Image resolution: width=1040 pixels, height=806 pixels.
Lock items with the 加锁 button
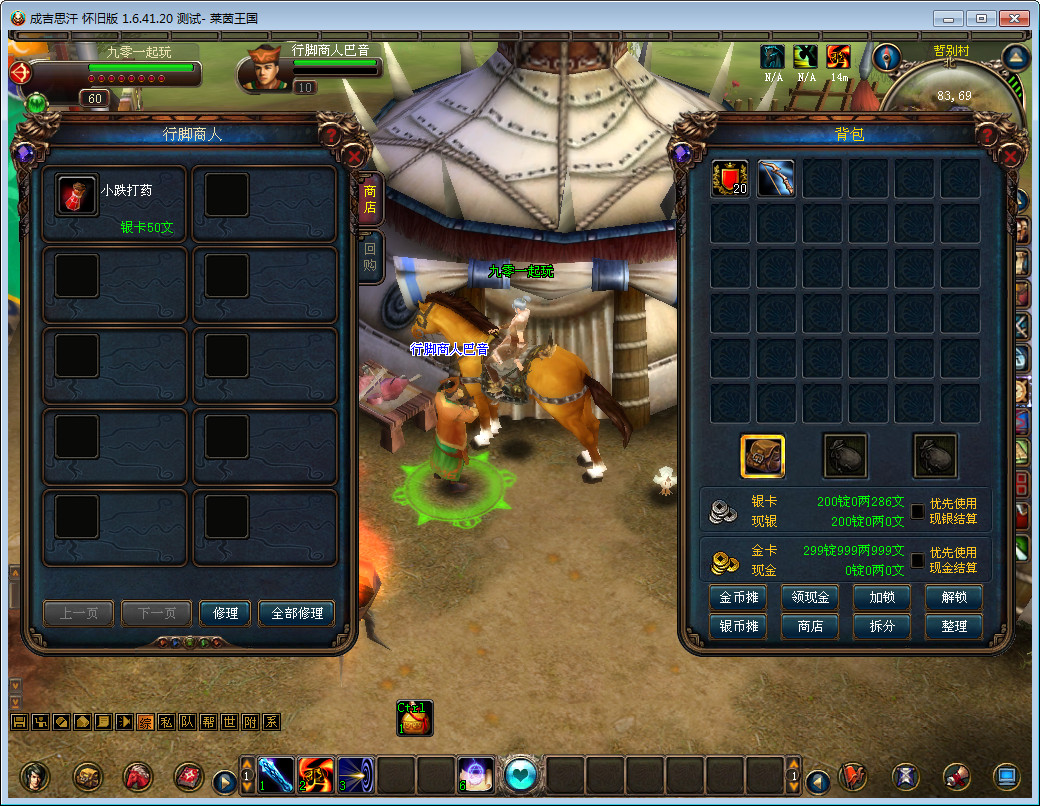pyautogui.click(x=882, y=598)
